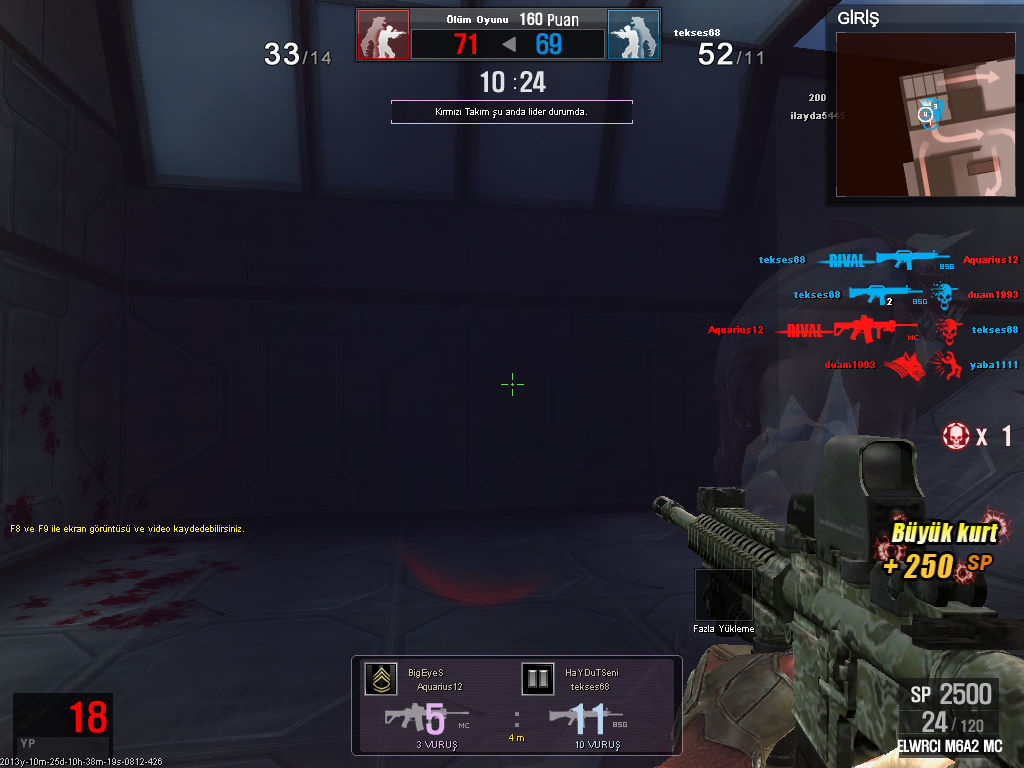Click the red skull kill streak icon
1024x768 pixels.
[x=957, y=436]
